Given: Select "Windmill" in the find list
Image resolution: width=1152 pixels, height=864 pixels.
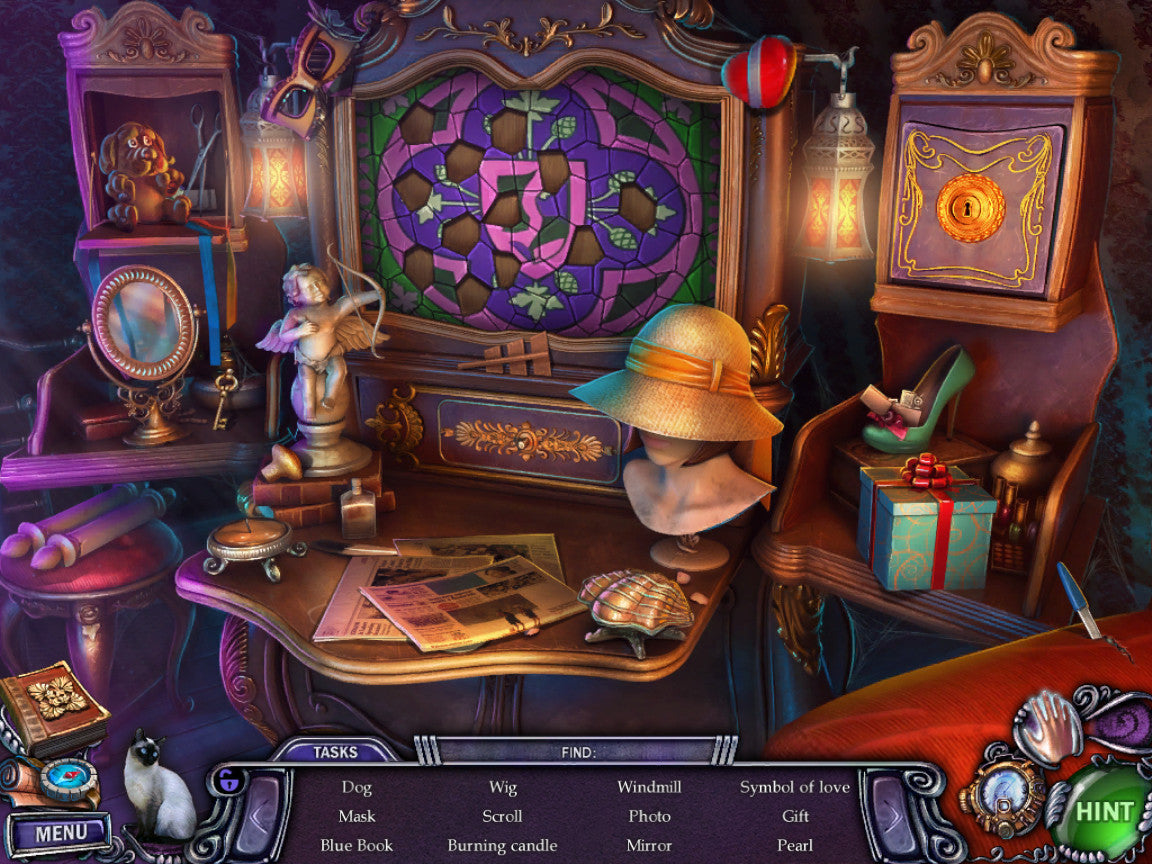Looking at the screenshot, I should click(649, 787).
